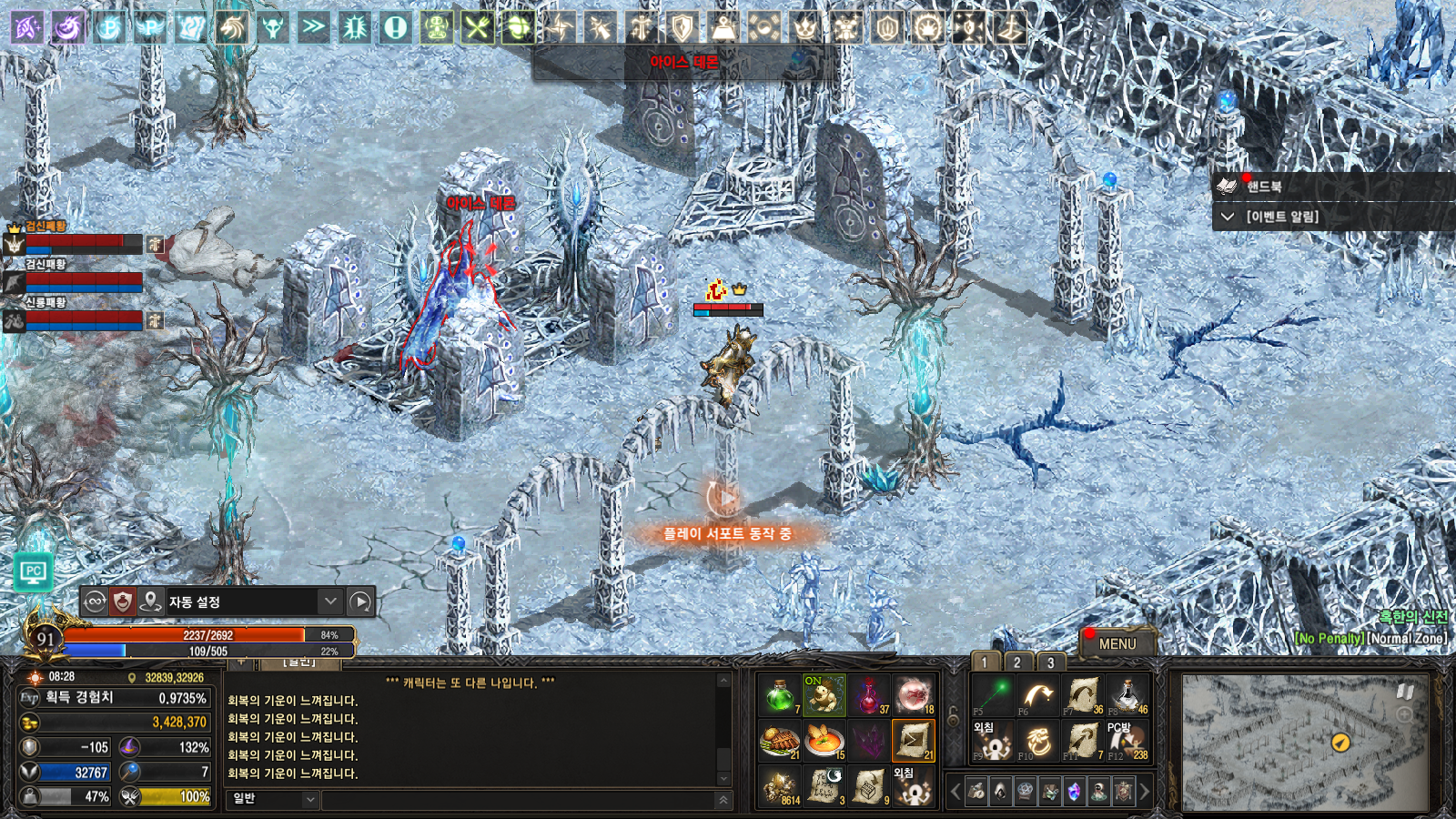1456x819 pixels.
Task: Toggle the hotbar lock icon
Action: [954, 719]
